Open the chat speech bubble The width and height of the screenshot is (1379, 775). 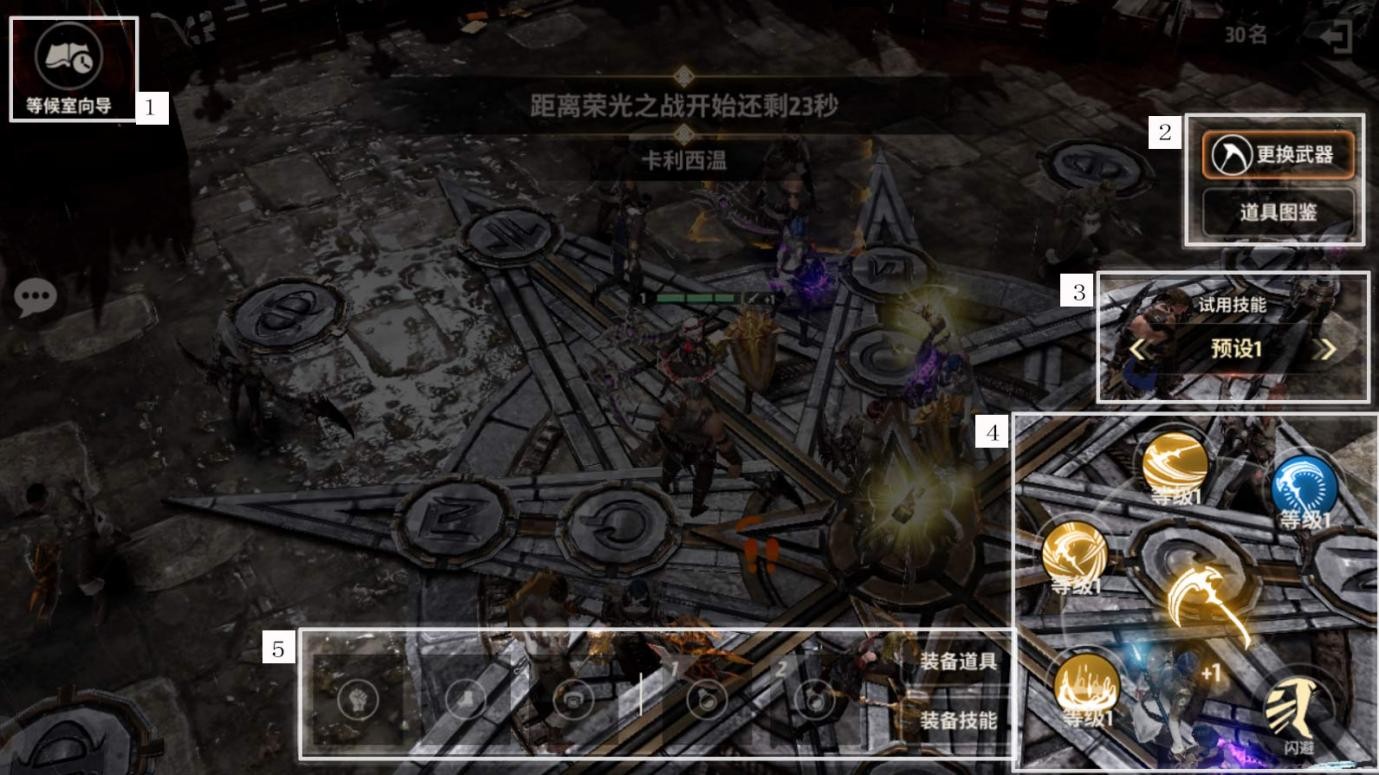point(36,297)
